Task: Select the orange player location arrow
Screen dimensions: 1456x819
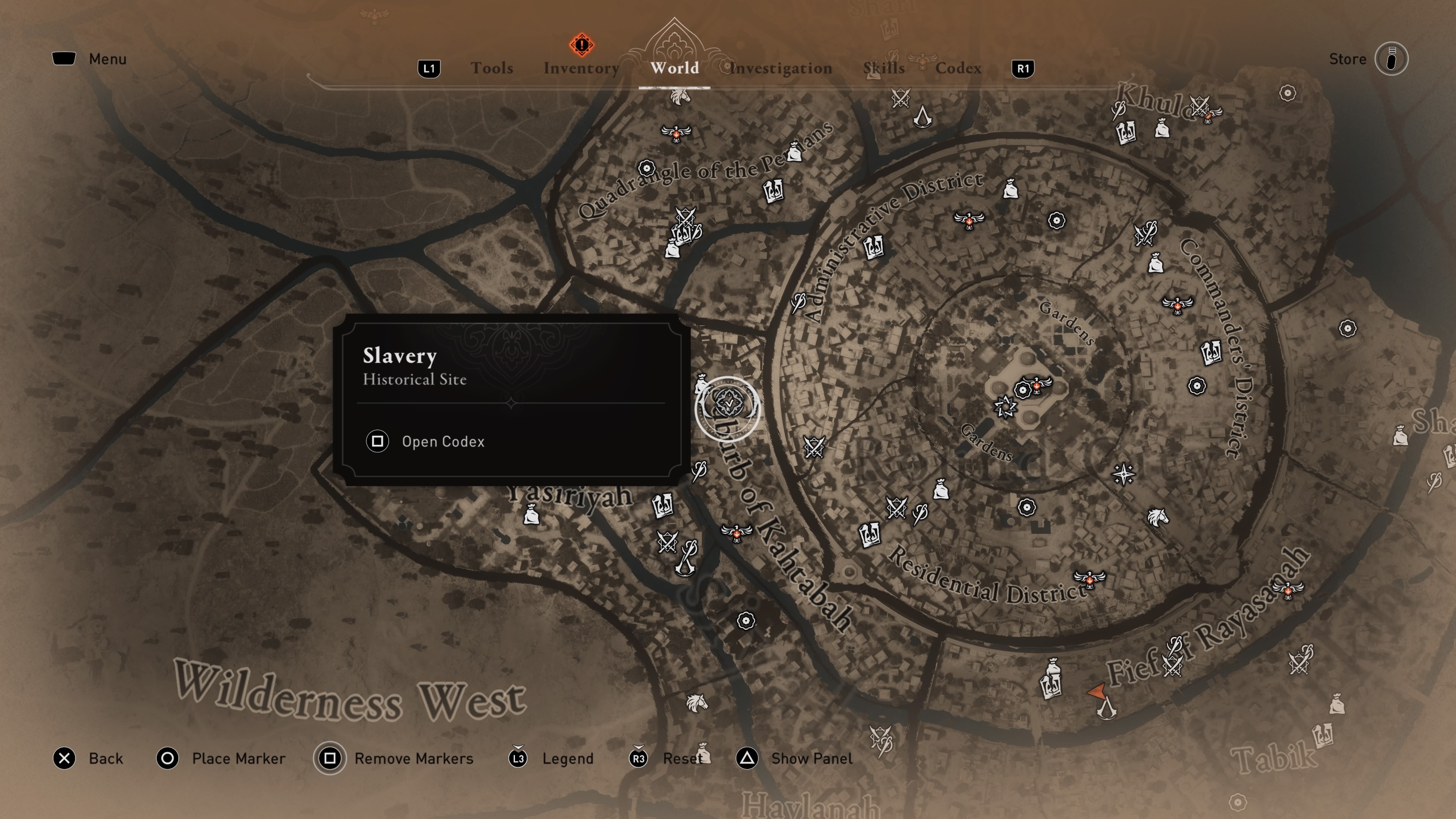Action: pos(1097,691)
